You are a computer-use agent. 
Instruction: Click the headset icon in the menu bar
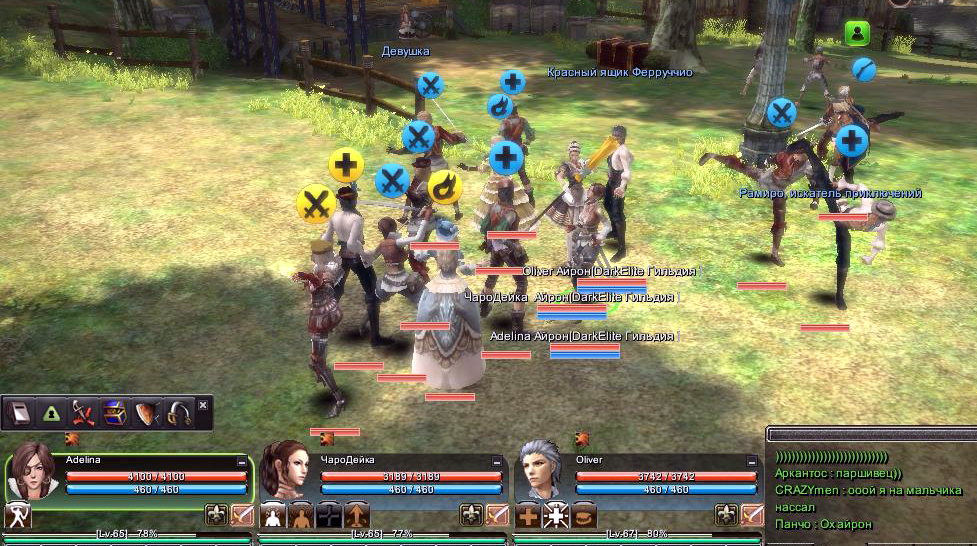point(178,412)
